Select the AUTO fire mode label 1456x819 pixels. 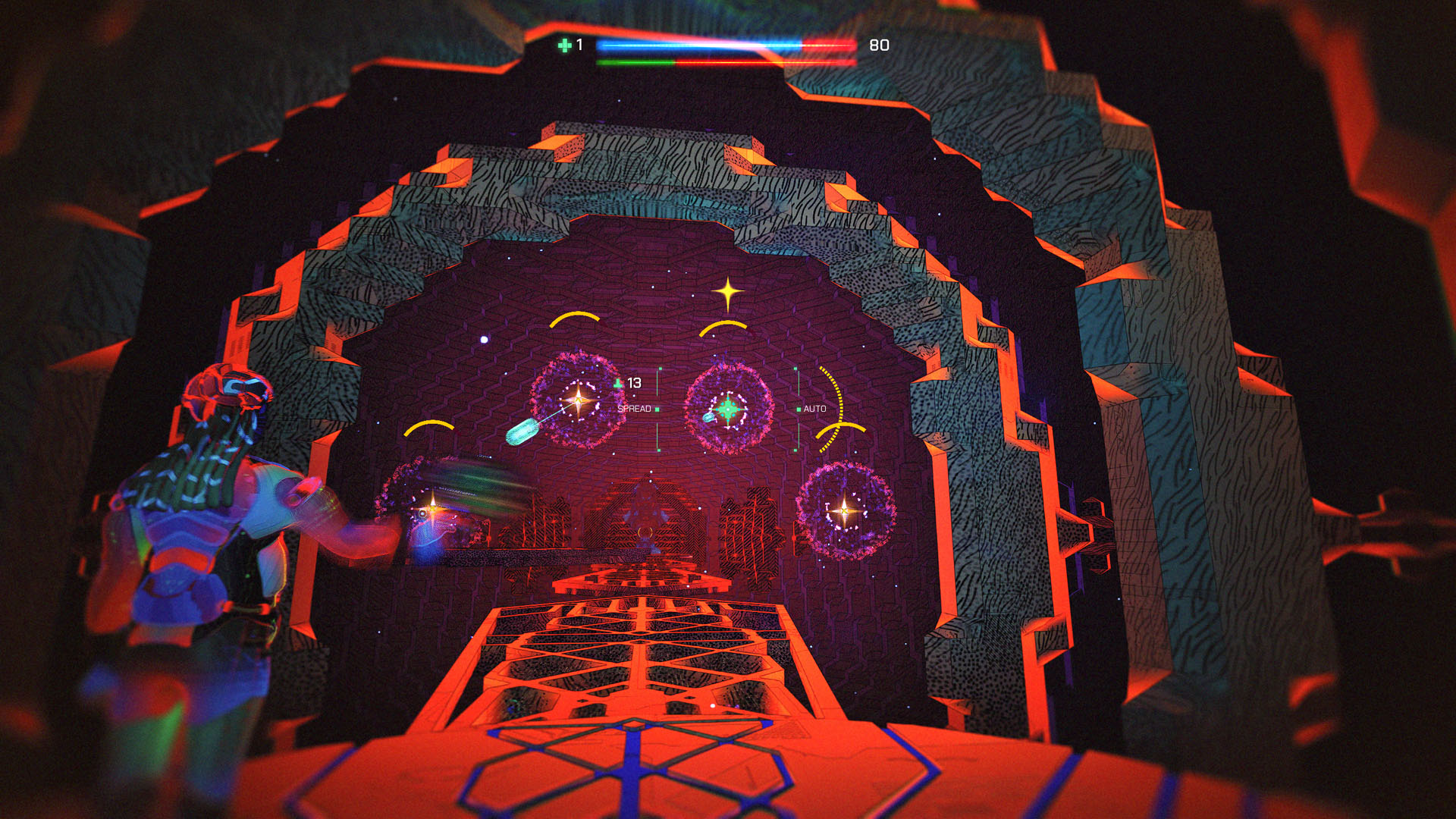coord(814,409)
